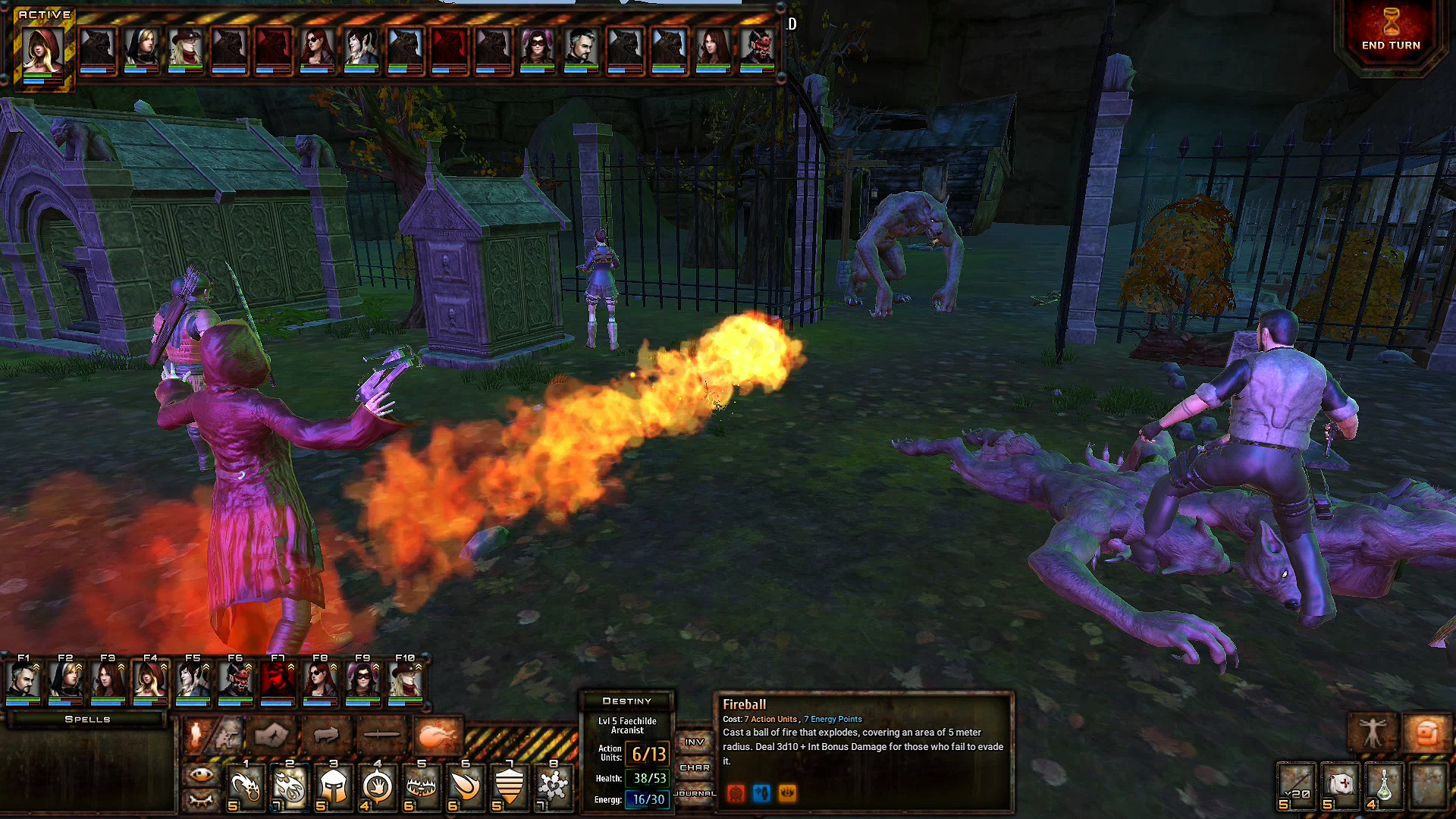This screenshot has width=1456, height=819.
Task: Open the INV tab
Action: tap(695, 743)
